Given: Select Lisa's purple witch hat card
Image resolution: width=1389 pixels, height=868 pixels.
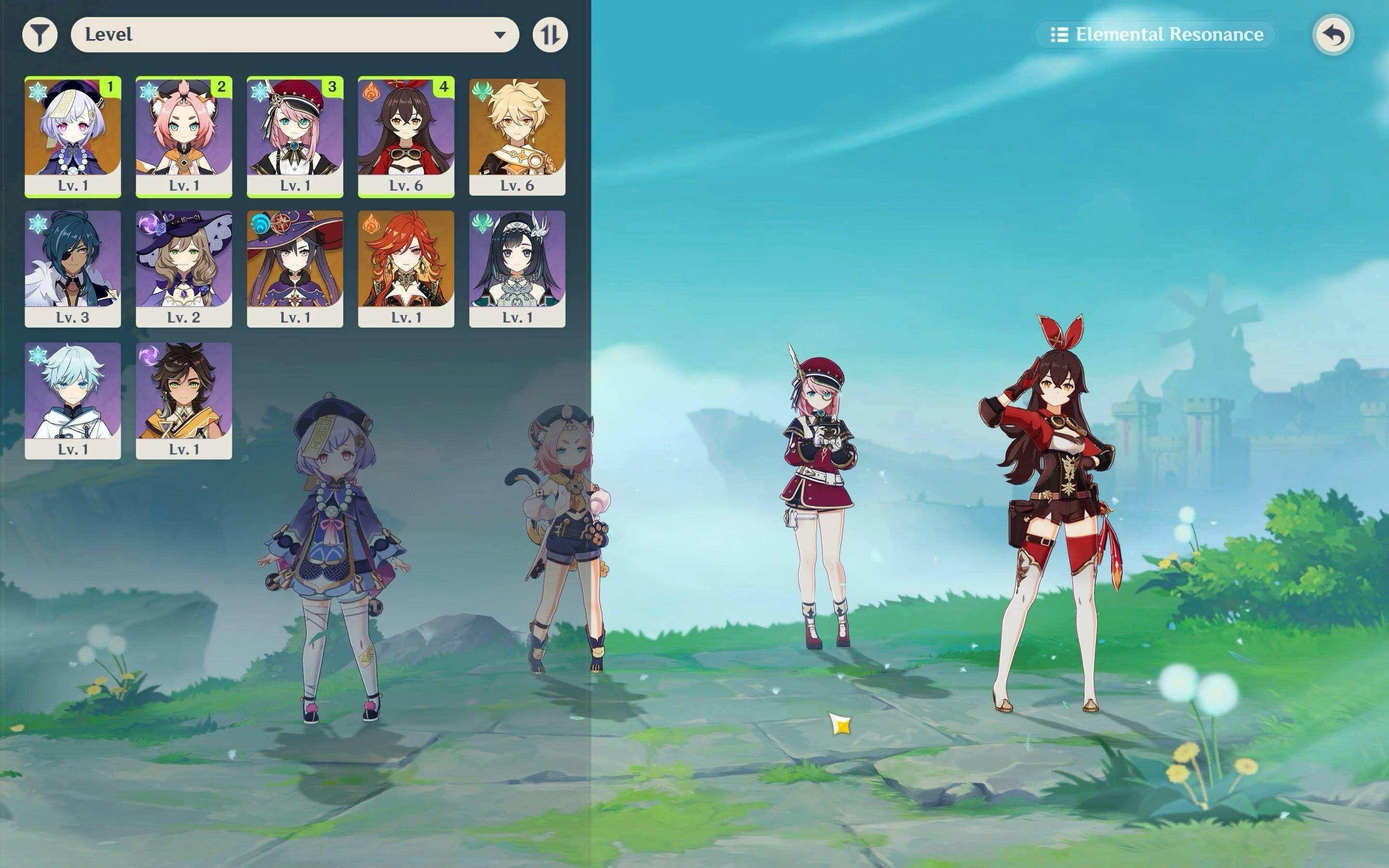Looking at the screenshot, I should (x=184, y=269).
